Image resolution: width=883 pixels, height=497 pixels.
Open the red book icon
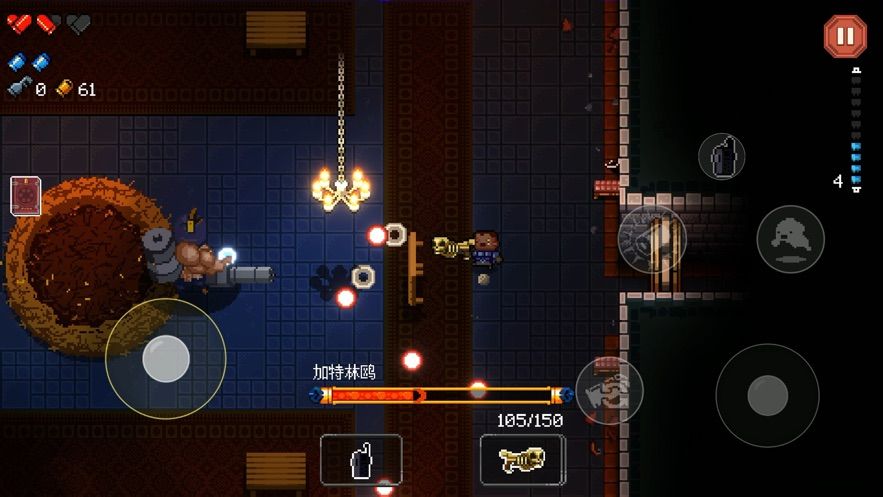25,195
